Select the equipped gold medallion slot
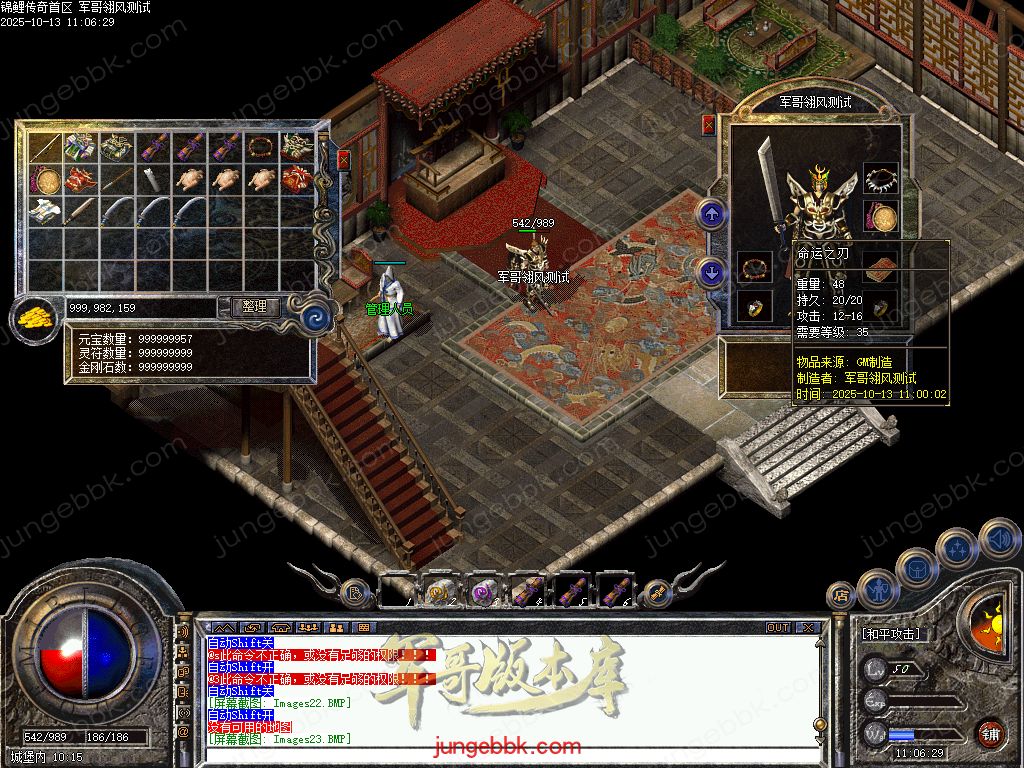Viewport: 1024px width, 768px height. [x=880, y=217]
